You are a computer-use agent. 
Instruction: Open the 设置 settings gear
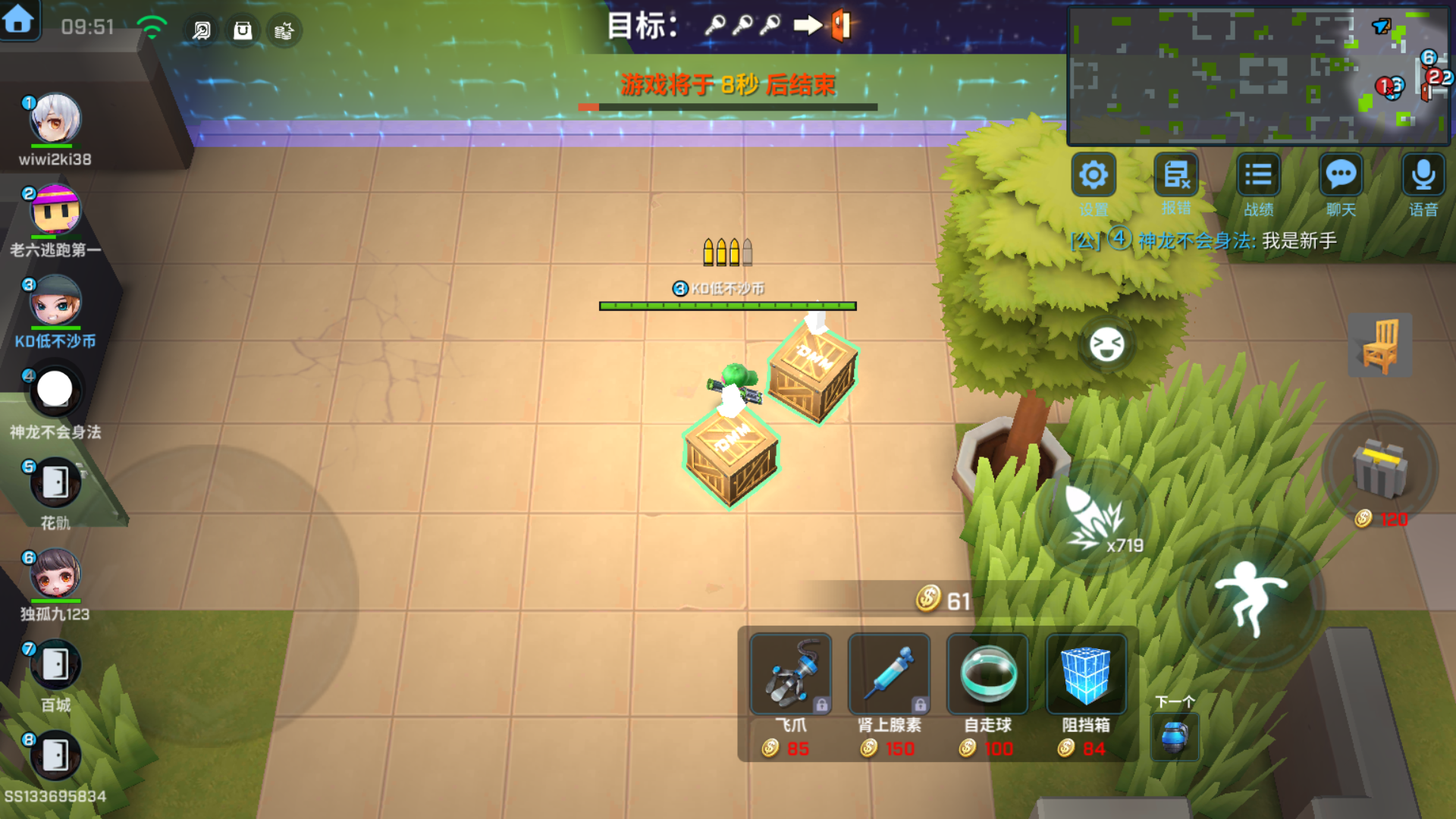coord(1094,176)
